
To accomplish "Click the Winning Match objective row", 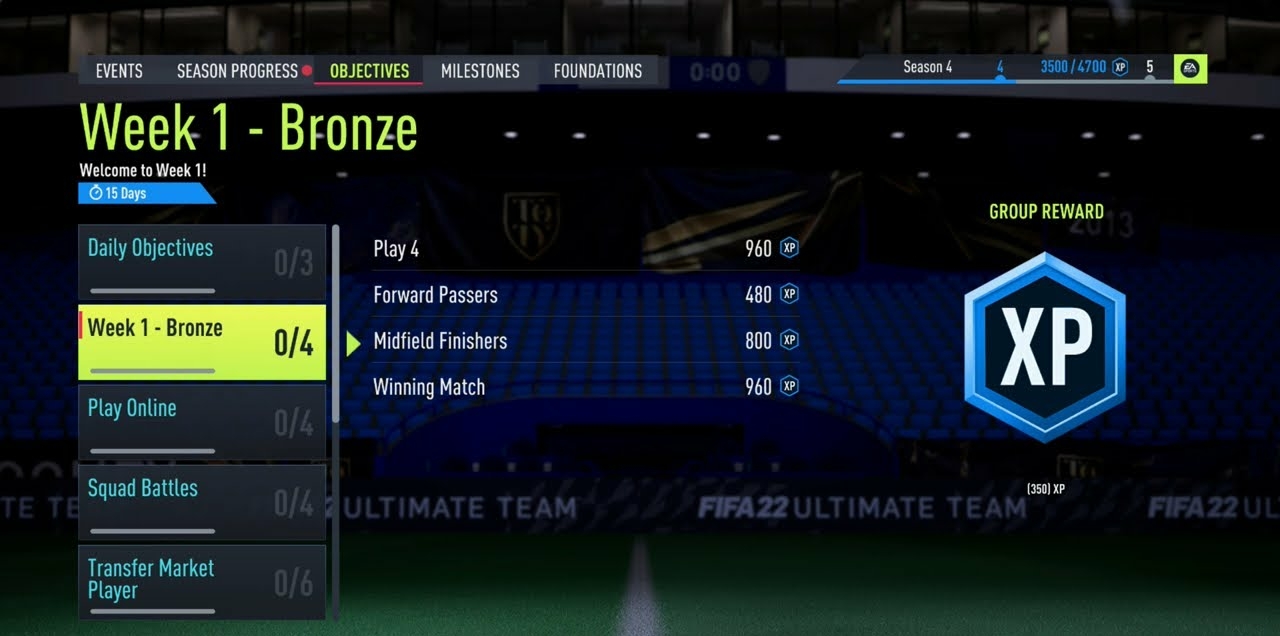I will [585, 387].
